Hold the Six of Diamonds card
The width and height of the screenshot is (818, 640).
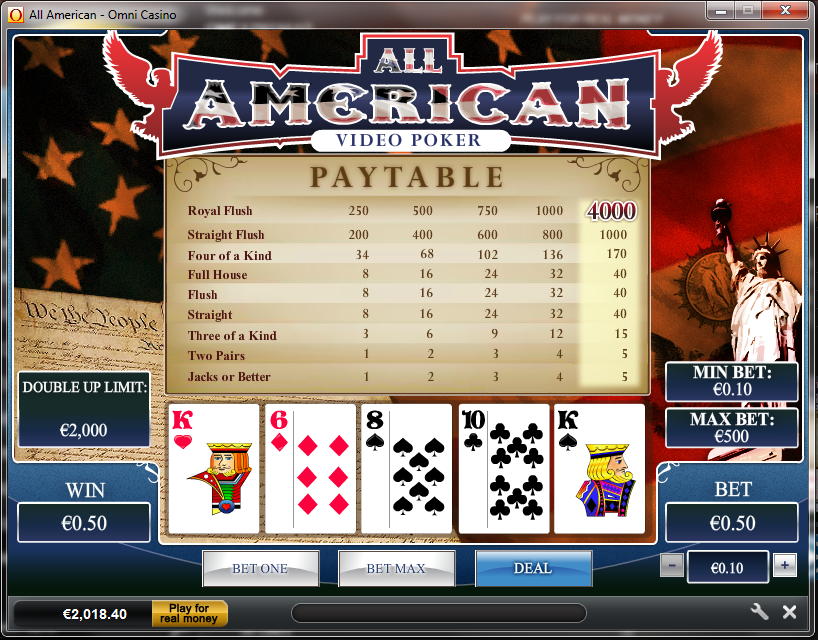coord(310,468)
